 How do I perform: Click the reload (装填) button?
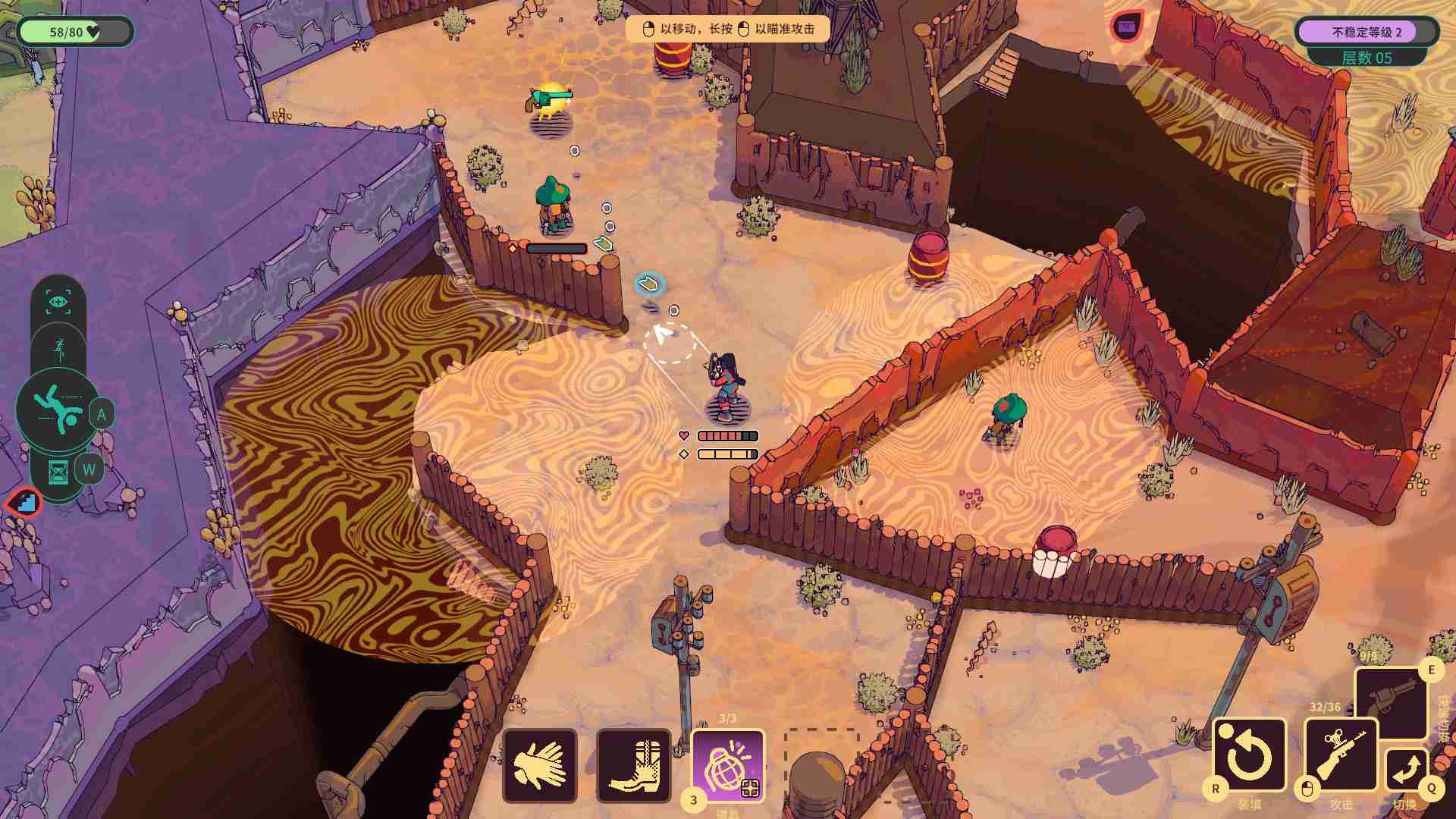1249,755
